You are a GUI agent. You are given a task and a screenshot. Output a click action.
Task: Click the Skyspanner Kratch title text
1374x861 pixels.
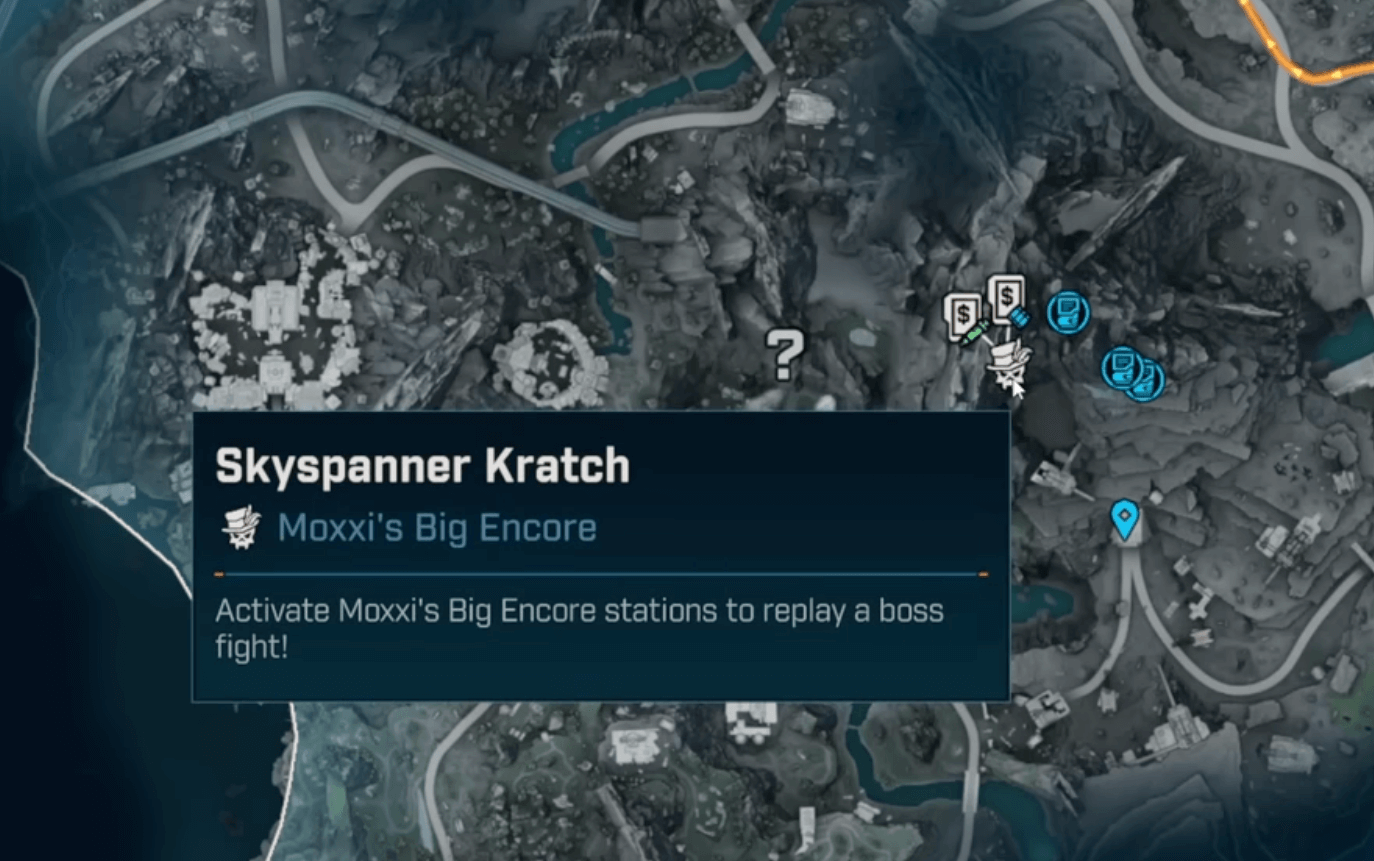(x=420, y=463)
